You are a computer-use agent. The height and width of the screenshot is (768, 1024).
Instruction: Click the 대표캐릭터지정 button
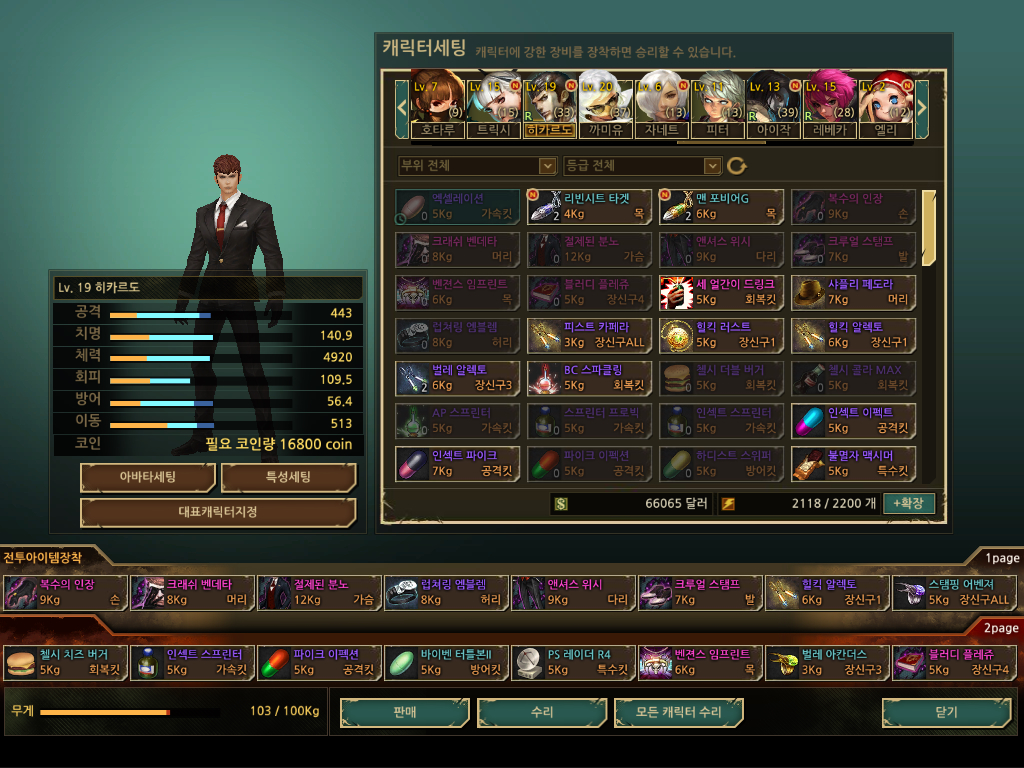point(218,513)
